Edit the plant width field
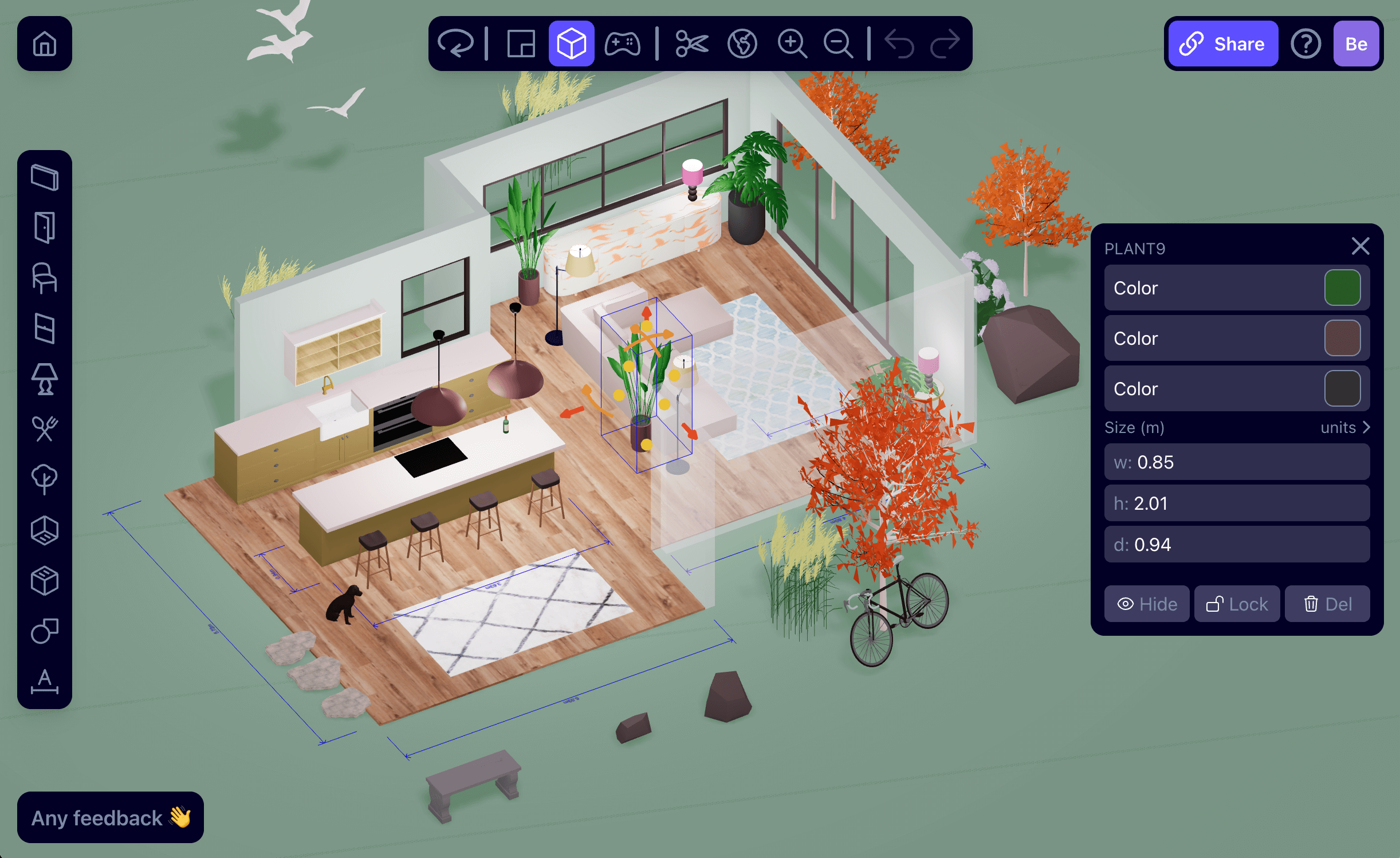This screenshot has height=858, width=1400. (1237, 462)
